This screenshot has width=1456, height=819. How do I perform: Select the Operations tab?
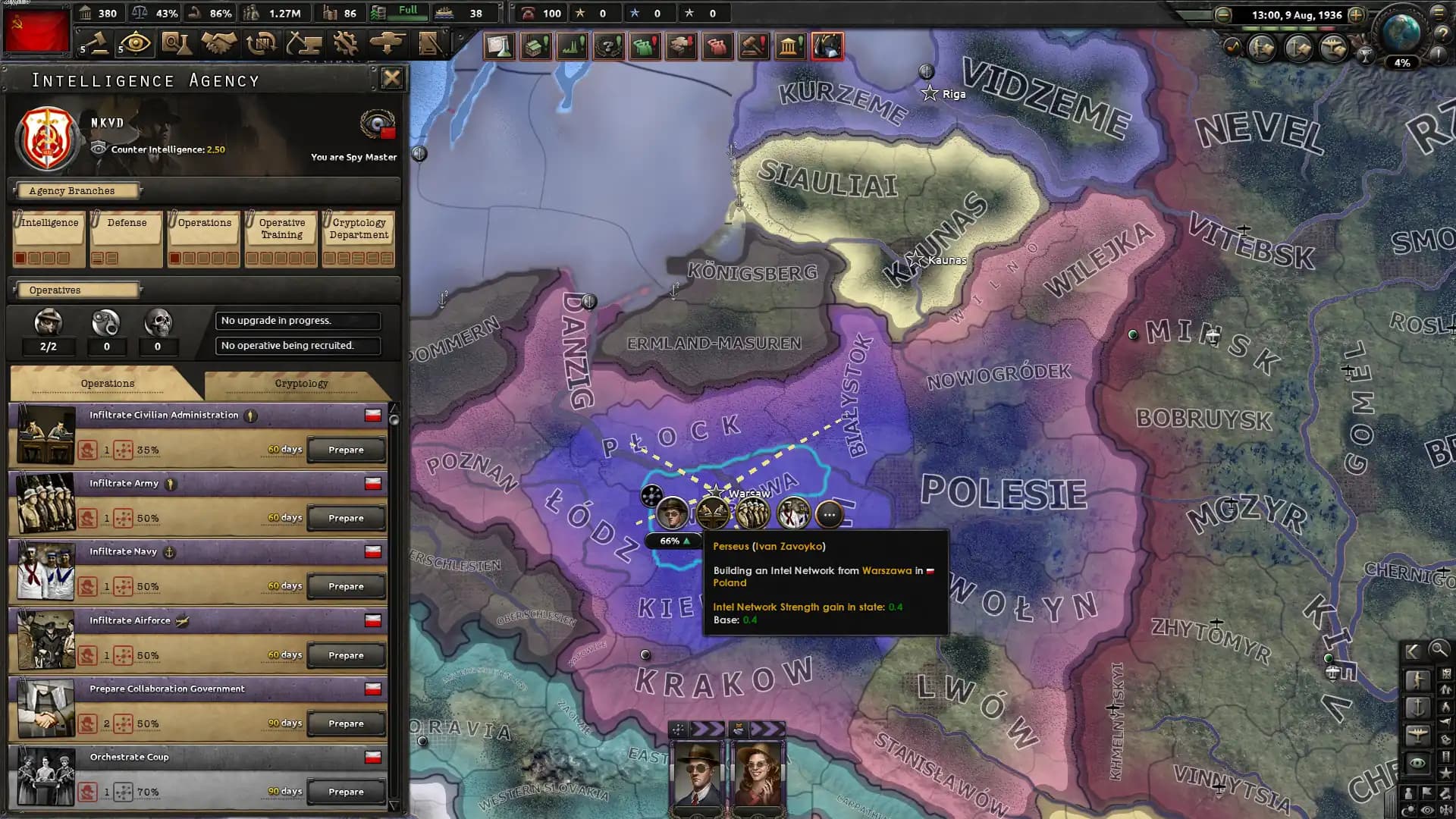[107, 383]
